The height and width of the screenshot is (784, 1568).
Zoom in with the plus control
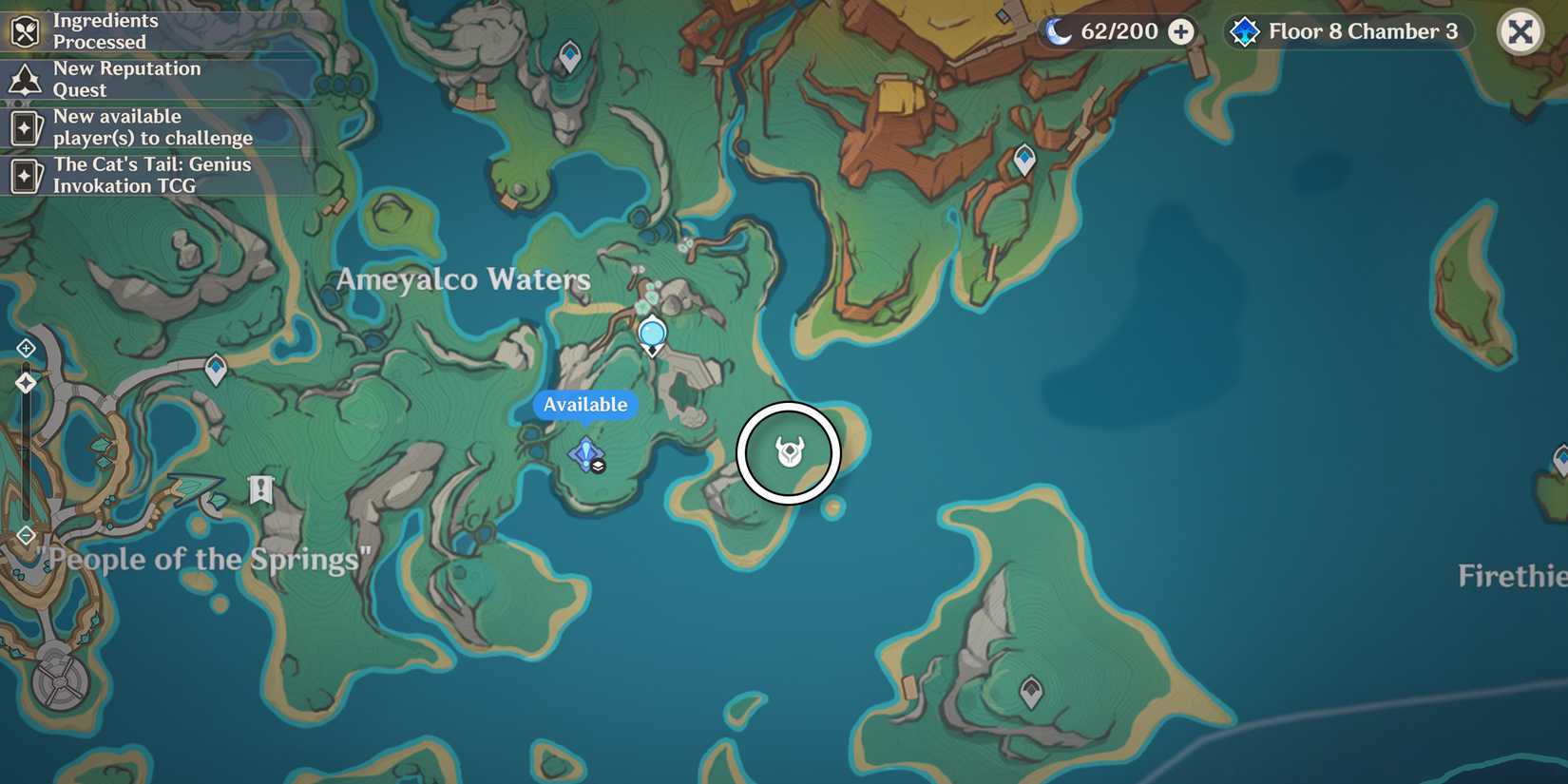(26, 348)
